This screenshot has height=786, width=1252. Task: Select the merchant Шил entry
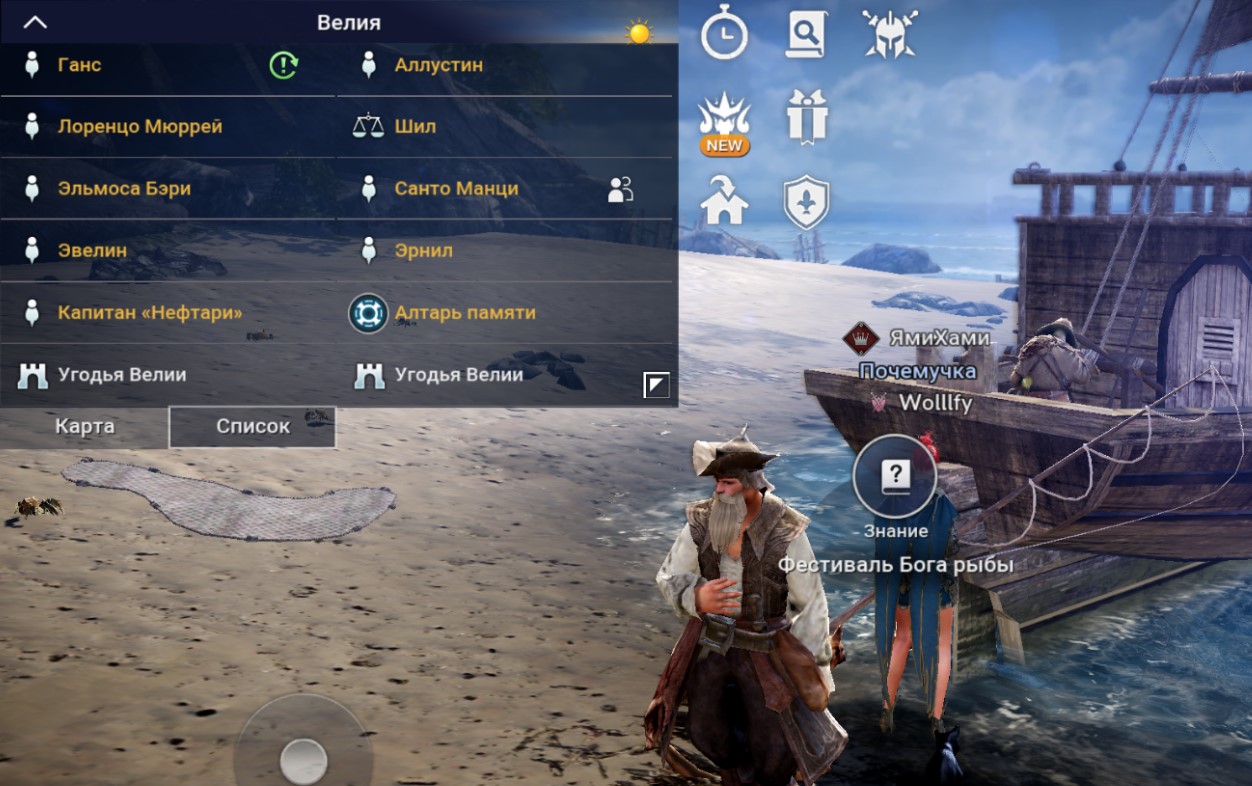(414, 127)
